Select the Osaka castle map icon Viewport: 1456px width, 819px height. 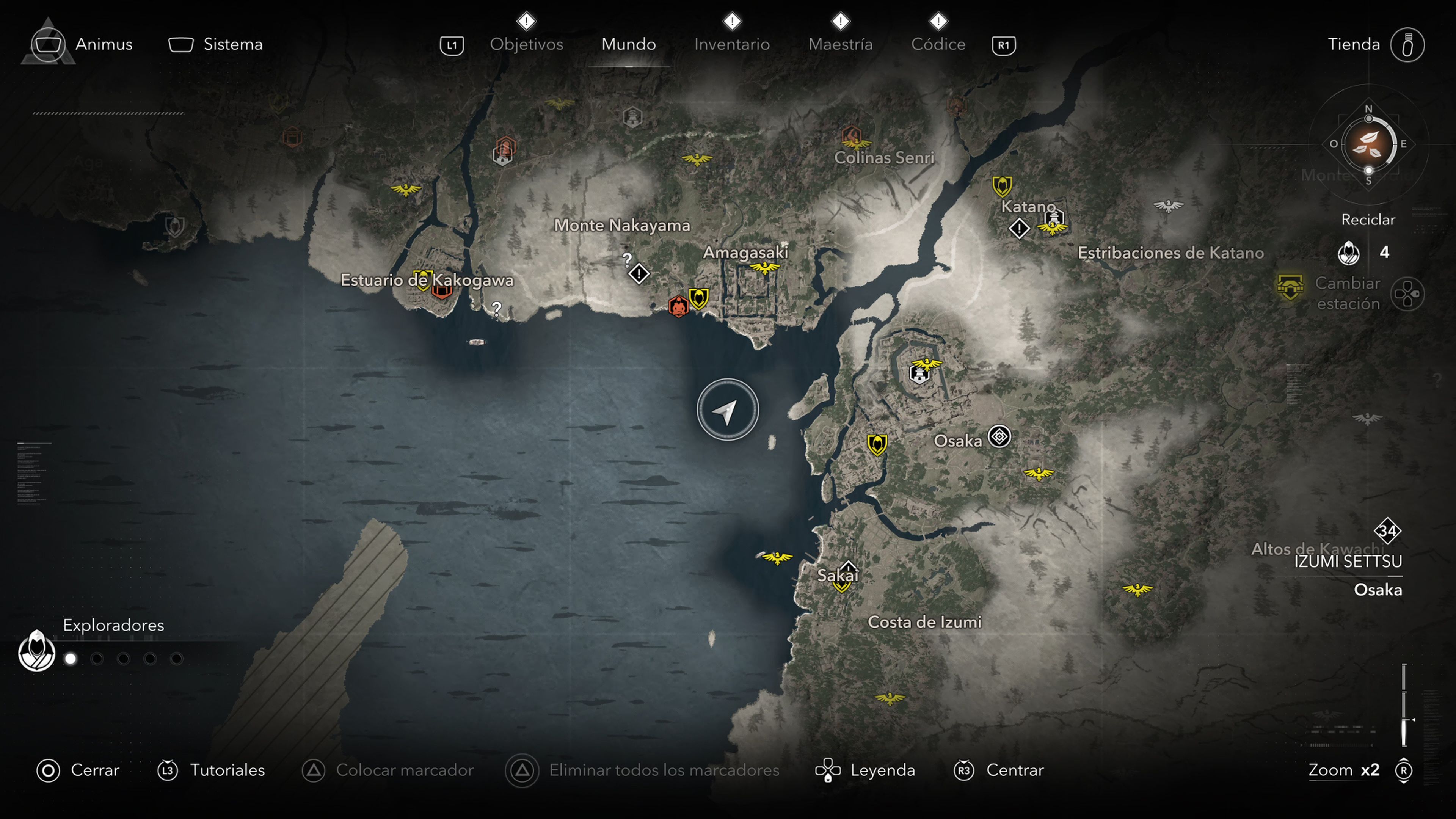tap(919, 374)
